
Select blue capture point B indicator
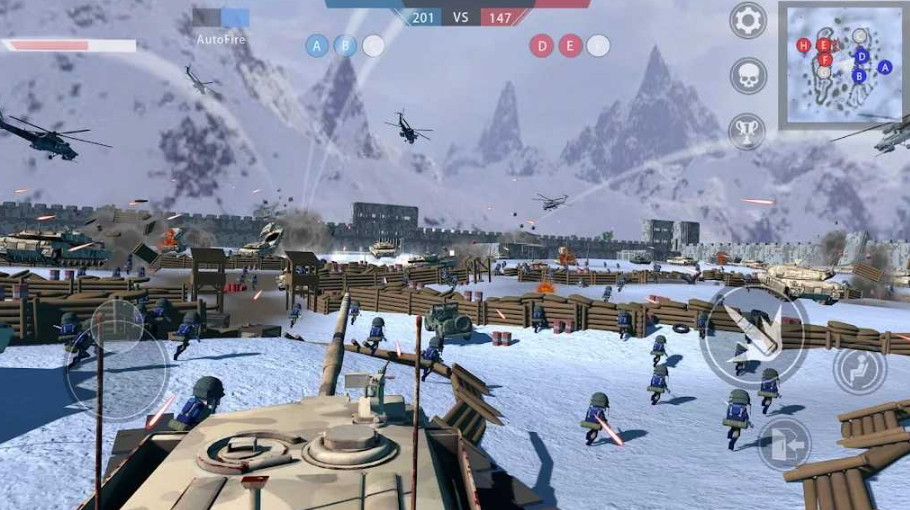(x=345, y=45)
